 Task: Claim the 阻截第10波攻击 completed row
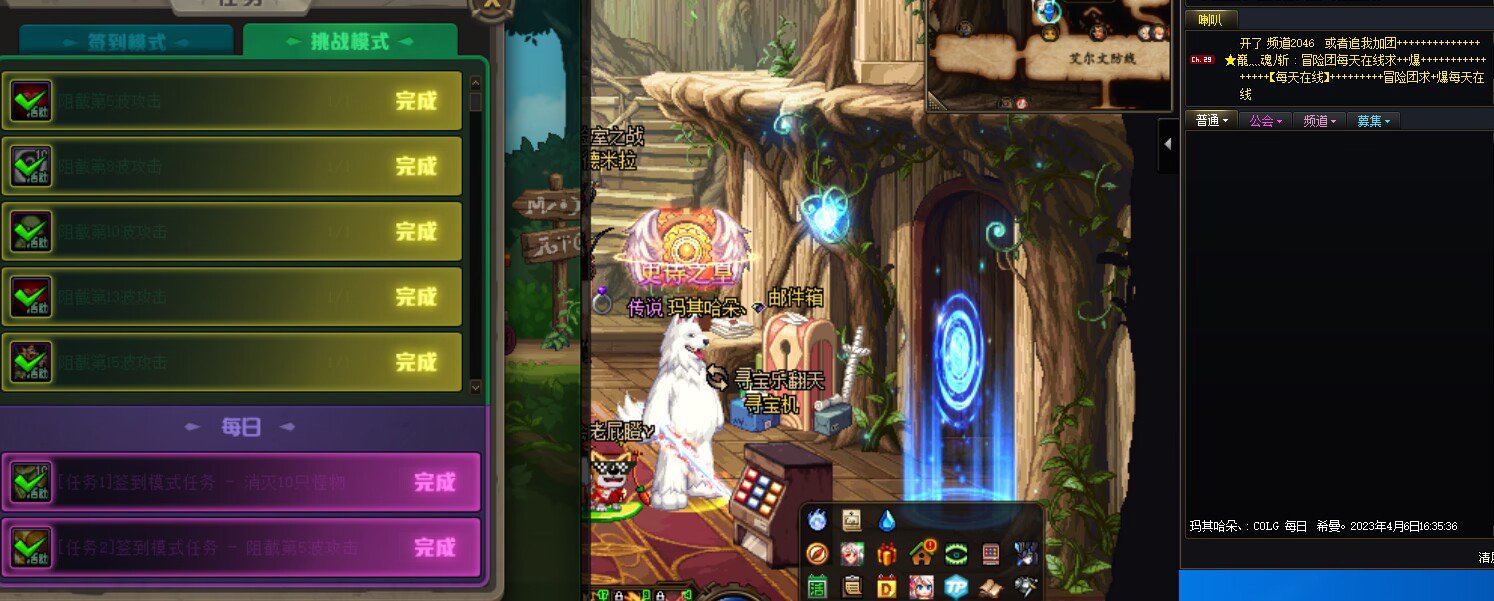[x=232, y=232]
